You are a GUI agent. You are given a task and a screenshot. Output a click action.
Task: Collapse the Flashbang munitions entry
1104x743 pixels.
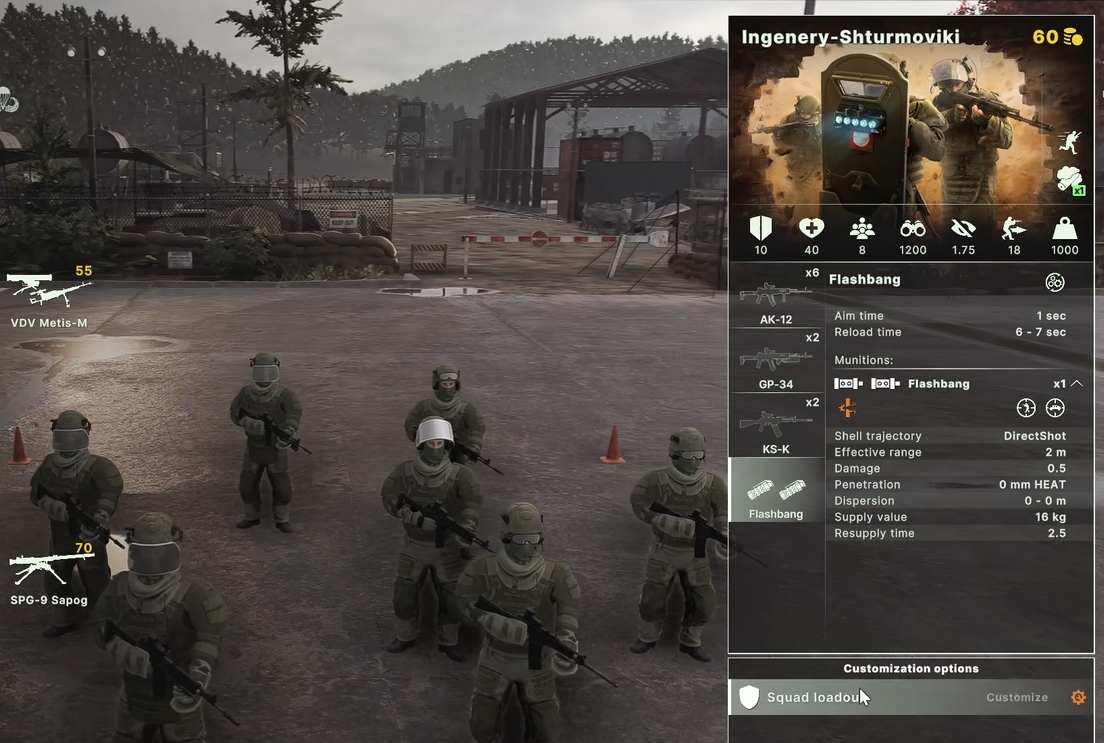point(1076,383)
